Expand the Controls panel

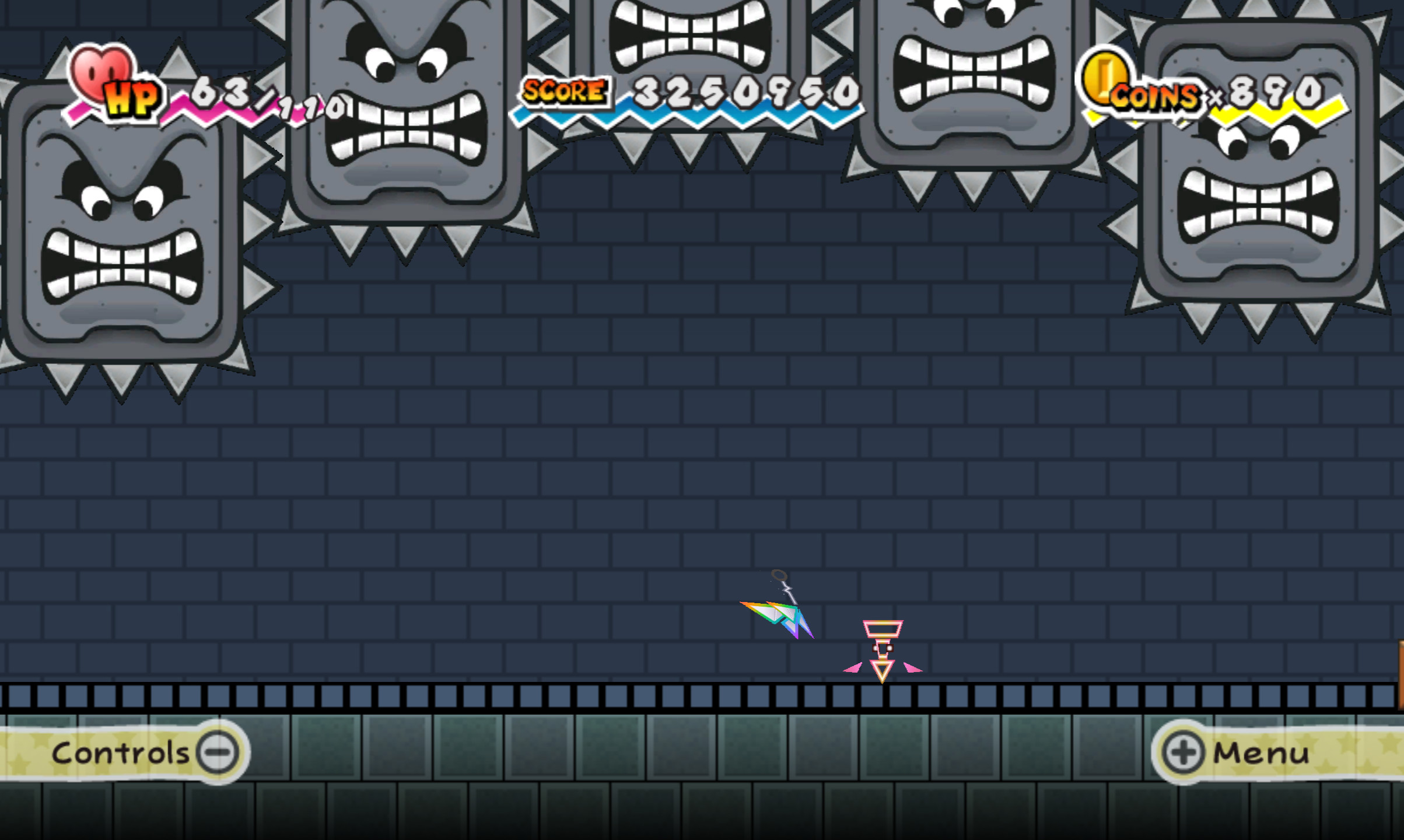click(140, 752)
